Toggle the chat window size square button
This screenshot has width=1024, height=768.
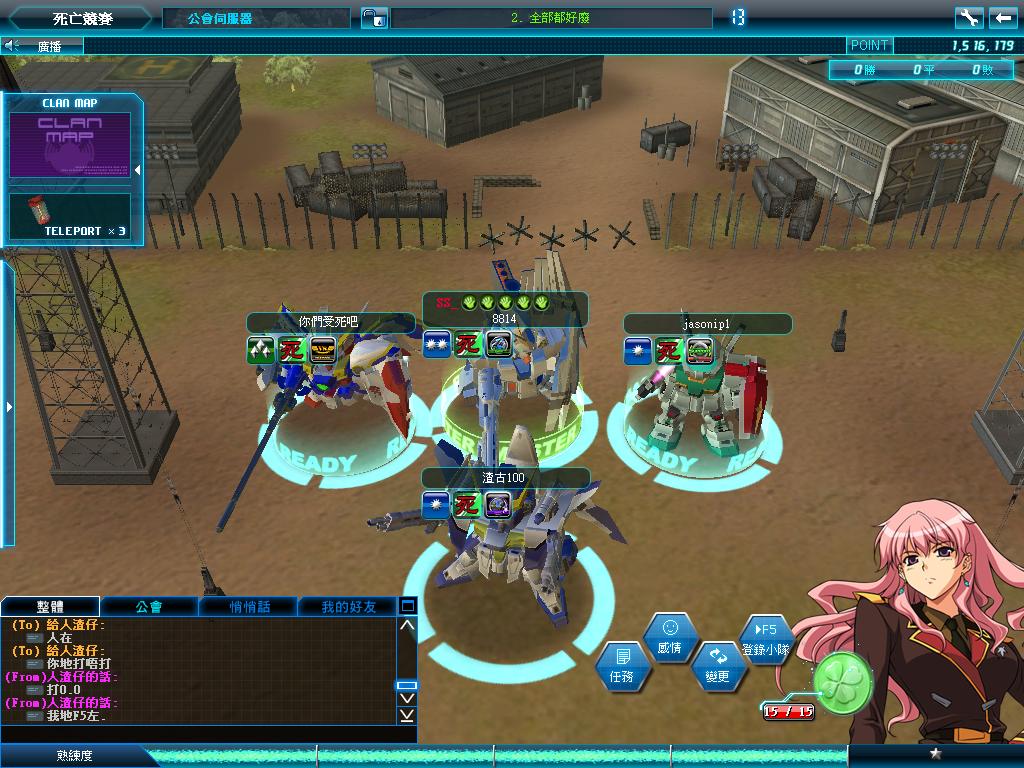point(407,605)
